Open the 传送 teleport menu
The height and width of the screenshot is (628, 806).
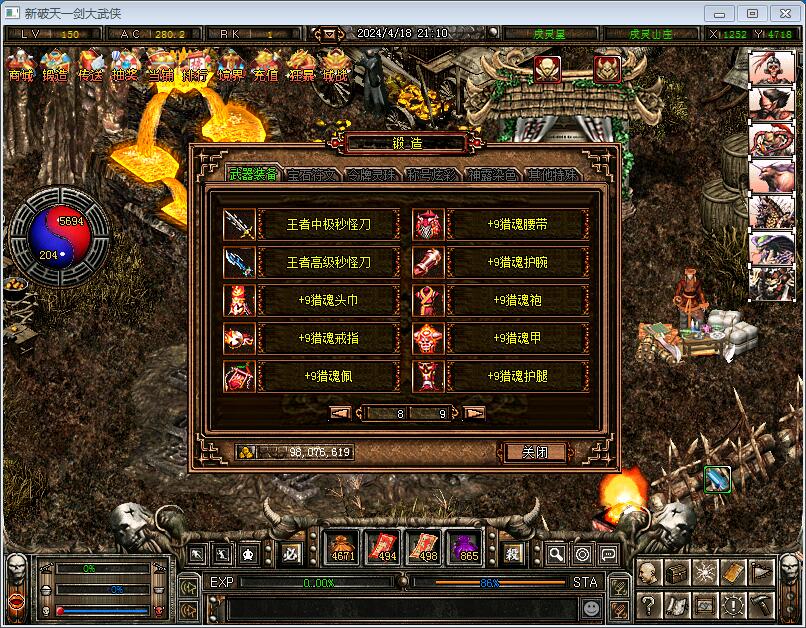point(90,66)
